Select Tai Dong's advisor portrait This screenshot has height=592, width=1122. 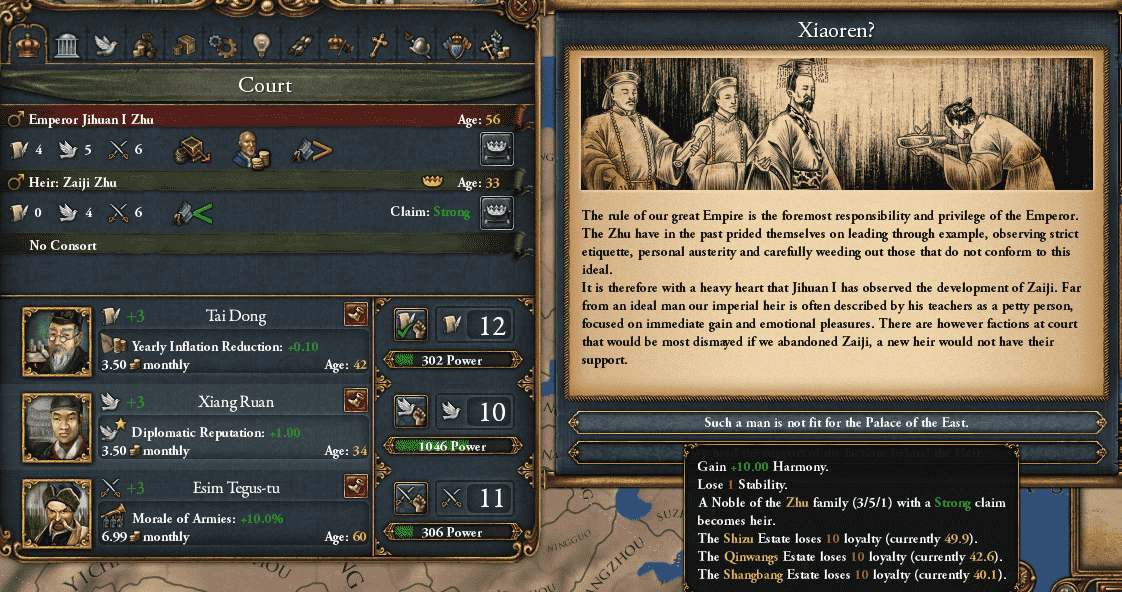50,340
